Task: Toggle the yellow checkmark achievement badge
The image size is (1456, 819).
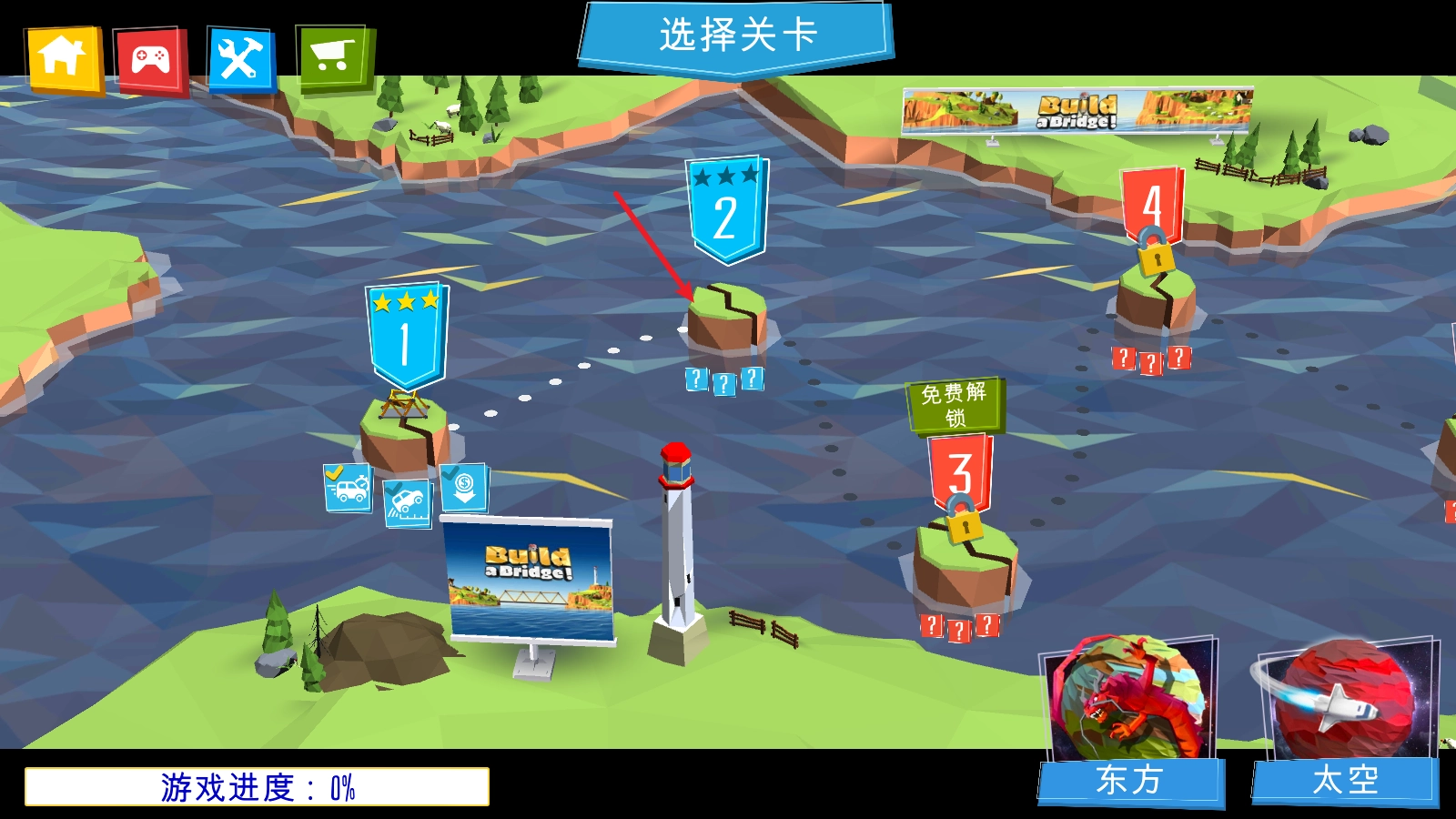Action: click(334, 470)
